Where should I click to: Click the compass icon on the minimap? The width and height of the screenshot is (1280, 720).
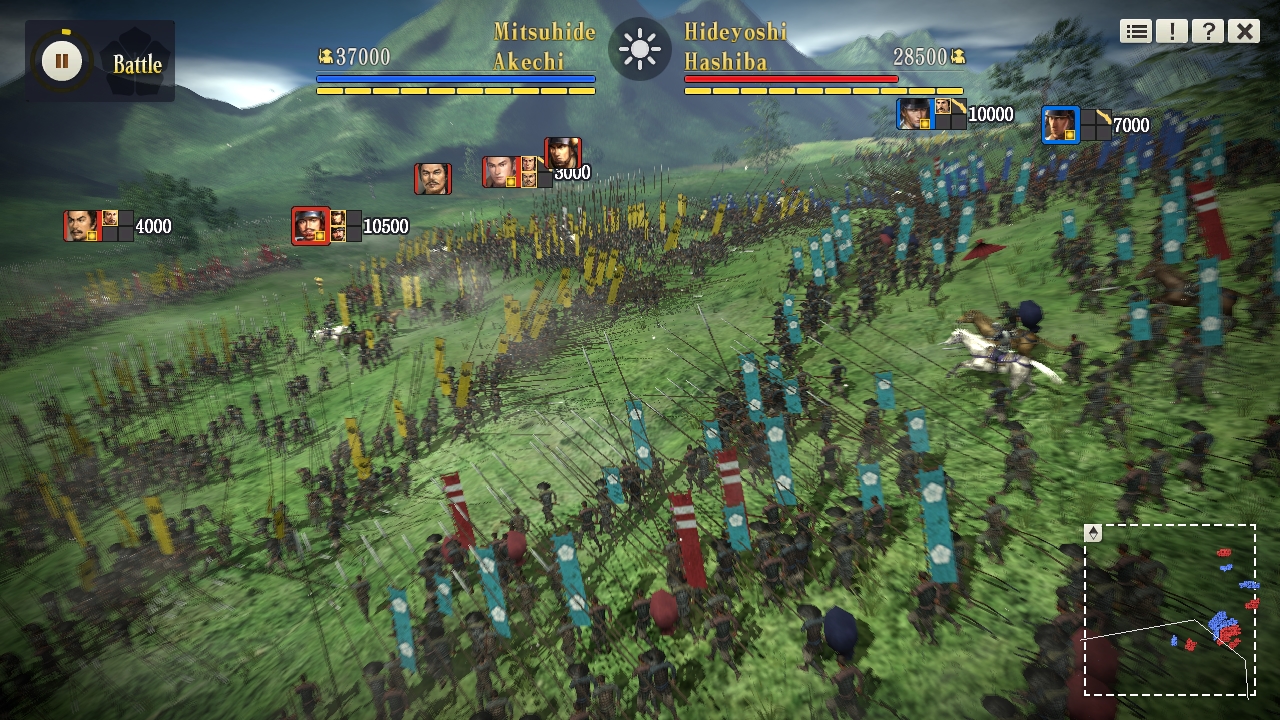[1094, 531]
